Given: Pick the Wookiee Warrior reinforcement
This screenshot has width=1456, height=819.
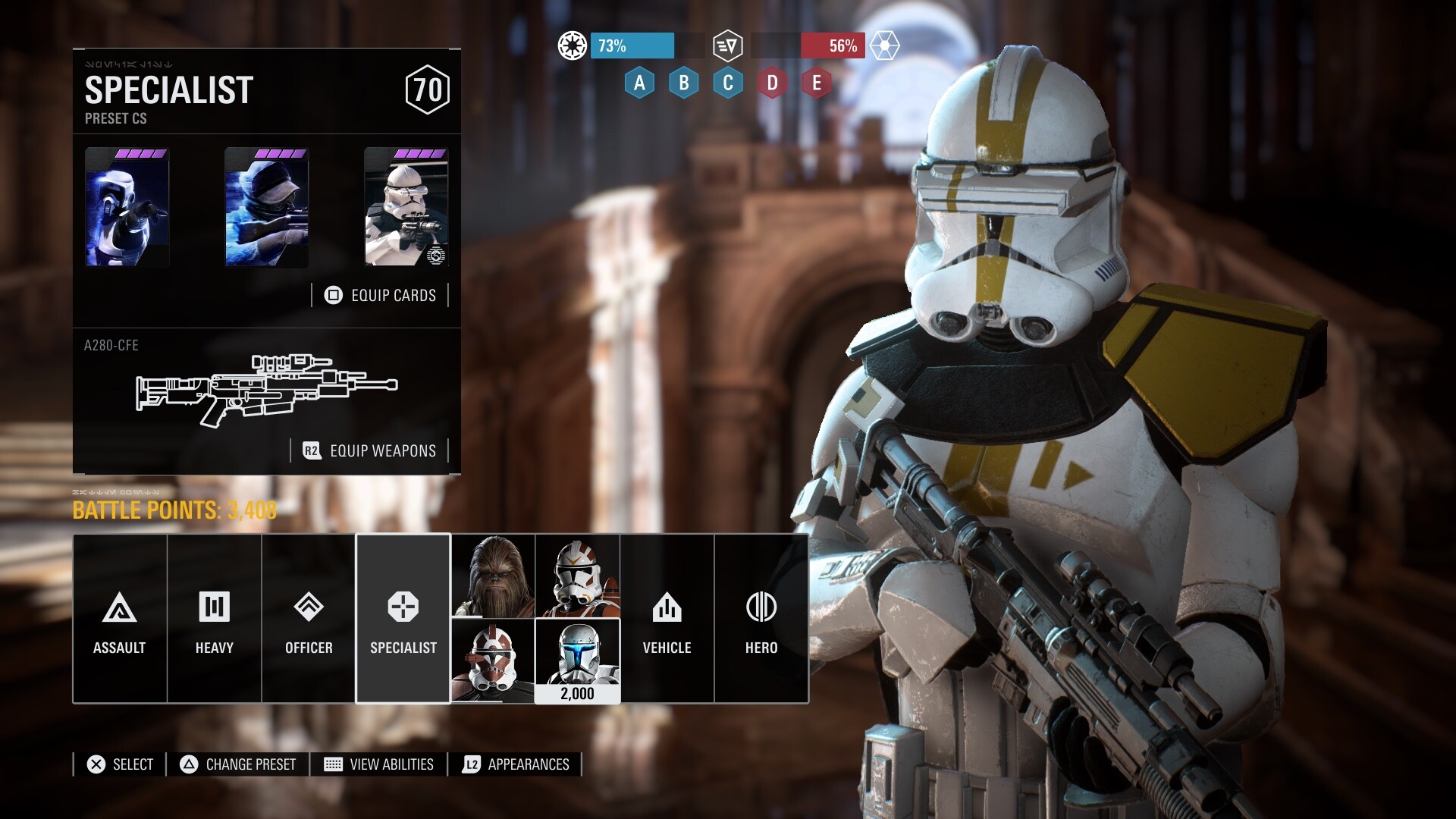Looking at the screenshot, I should [493, 576].
